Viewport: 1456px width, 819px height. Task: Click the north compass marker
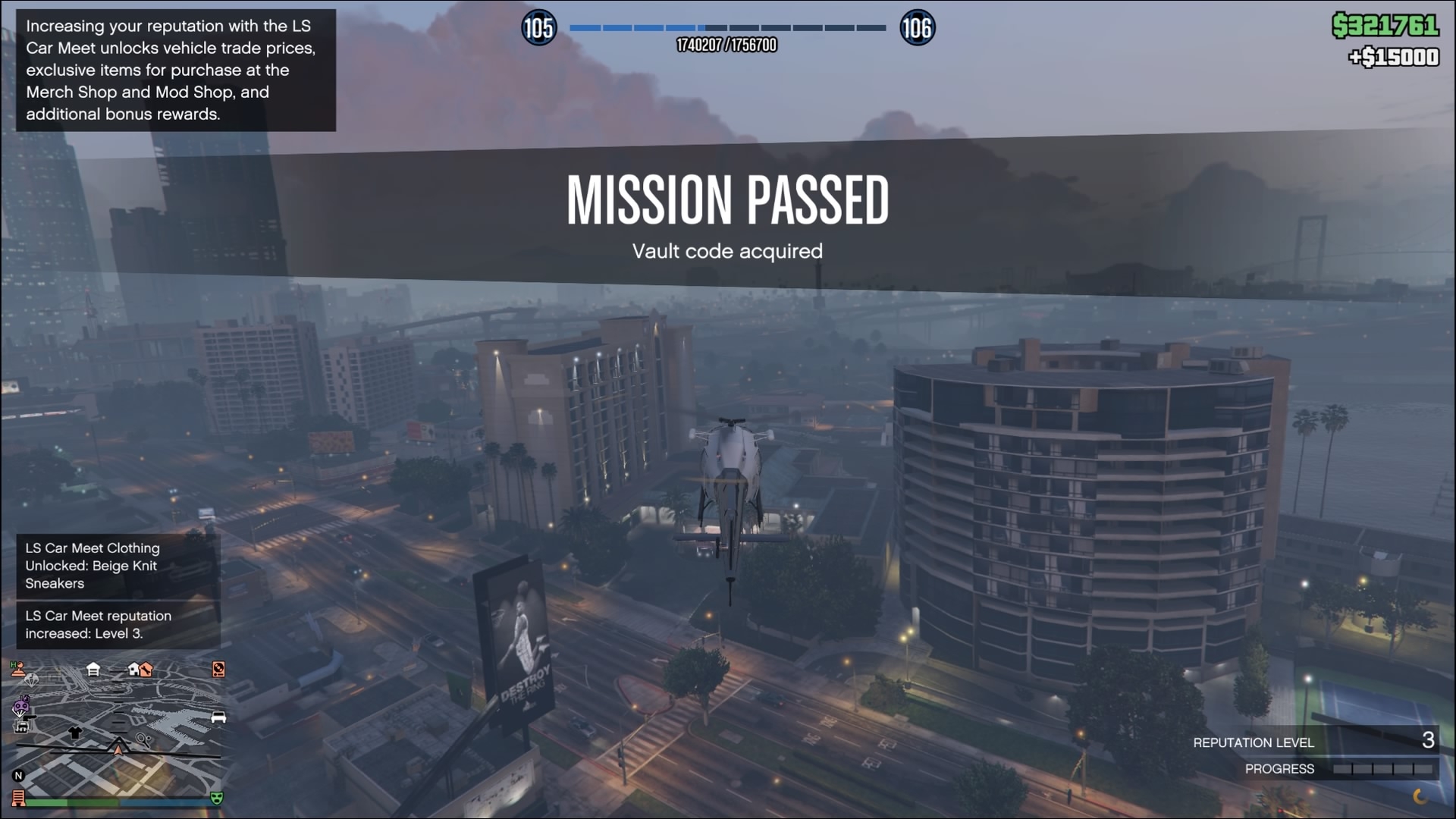(18, 775)
